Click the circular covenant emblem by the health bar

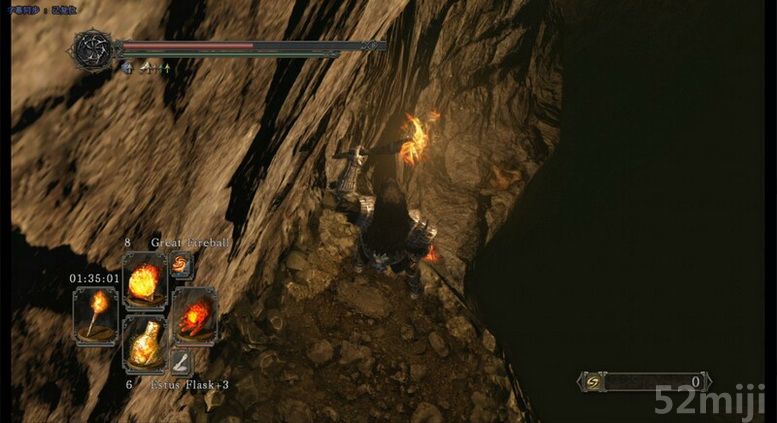tap(94, 48)
